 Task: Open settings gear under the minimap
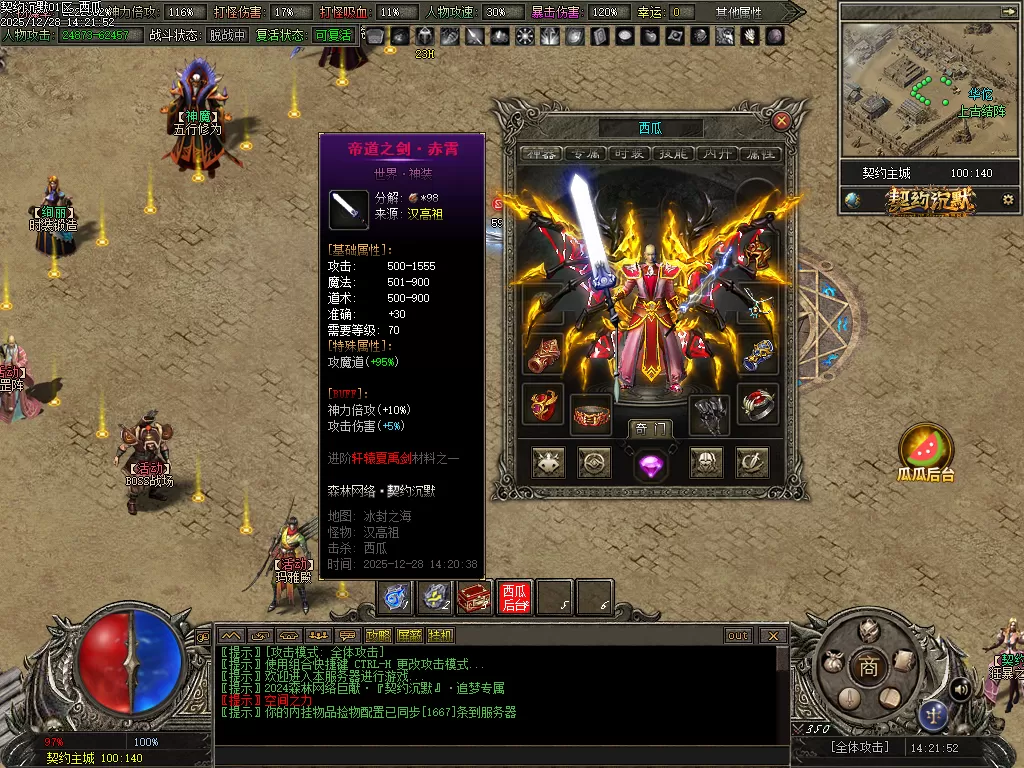coord(1007,199)
